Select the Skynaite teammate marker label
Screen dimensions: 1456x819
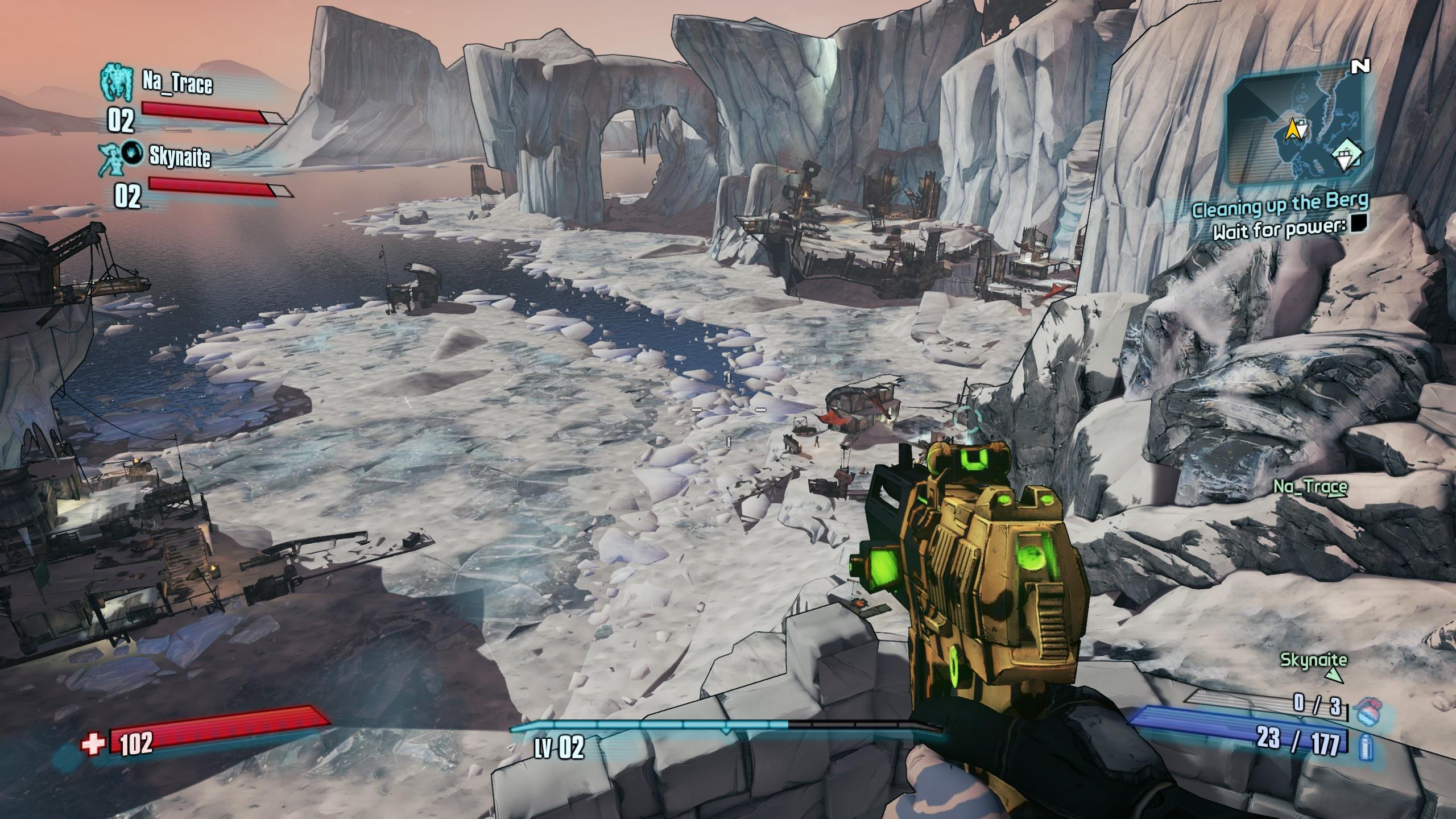coord(1313,661)
